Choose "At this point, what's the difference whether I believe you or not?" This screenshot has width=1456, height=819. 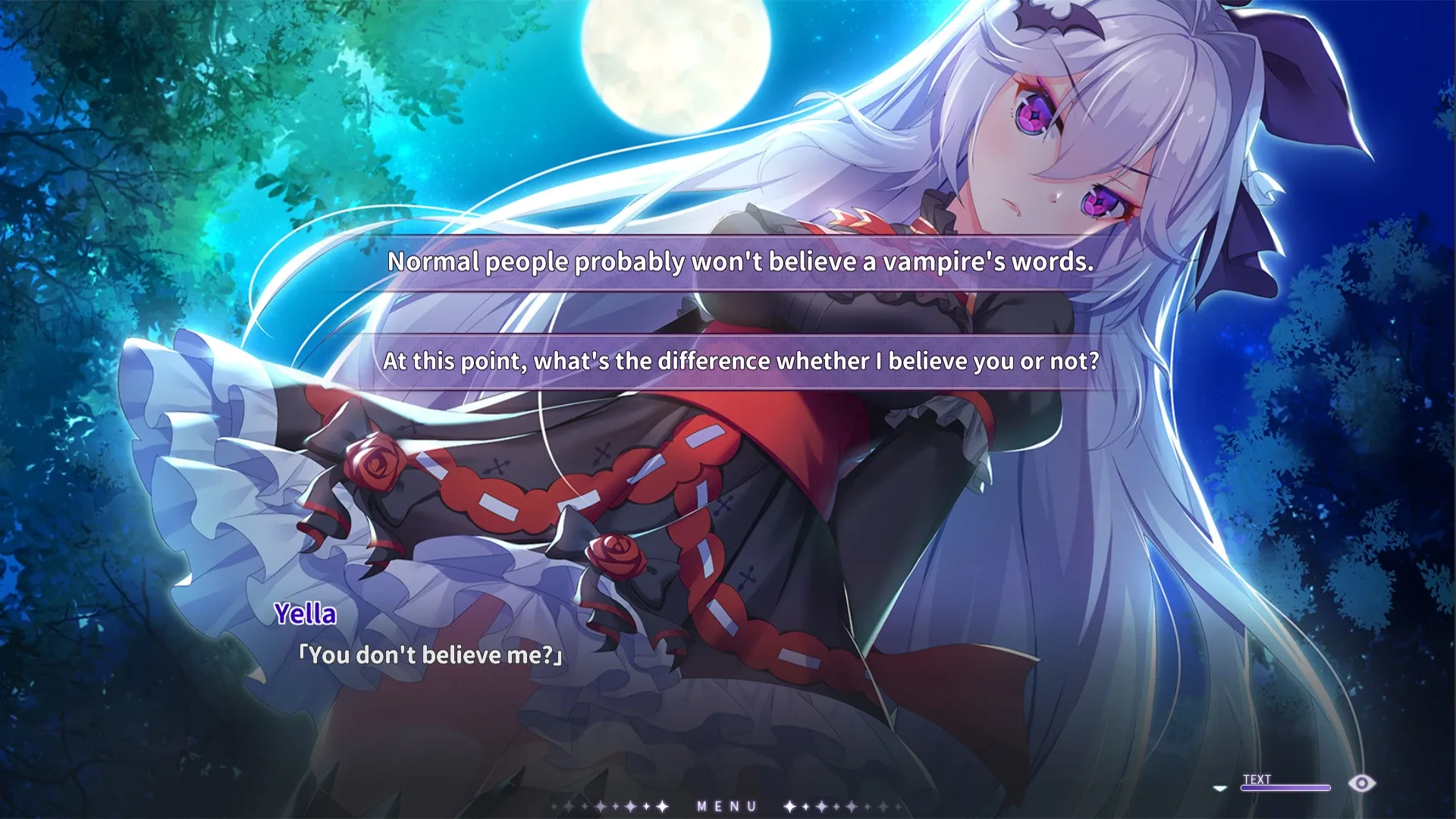coord(741,362)
